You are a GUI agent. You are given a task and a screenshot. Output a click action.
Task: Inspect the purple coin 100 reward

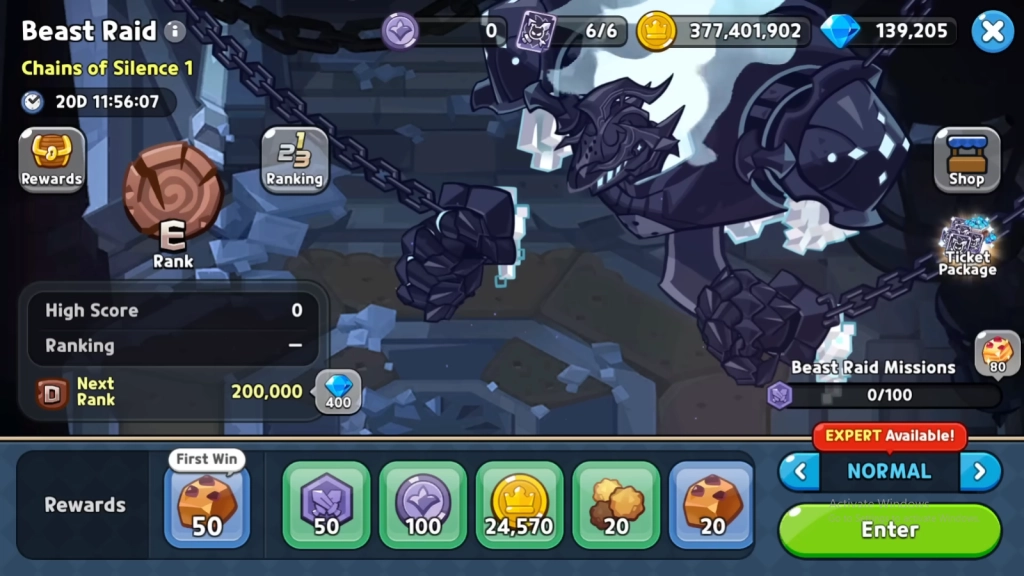click(423, 505)
